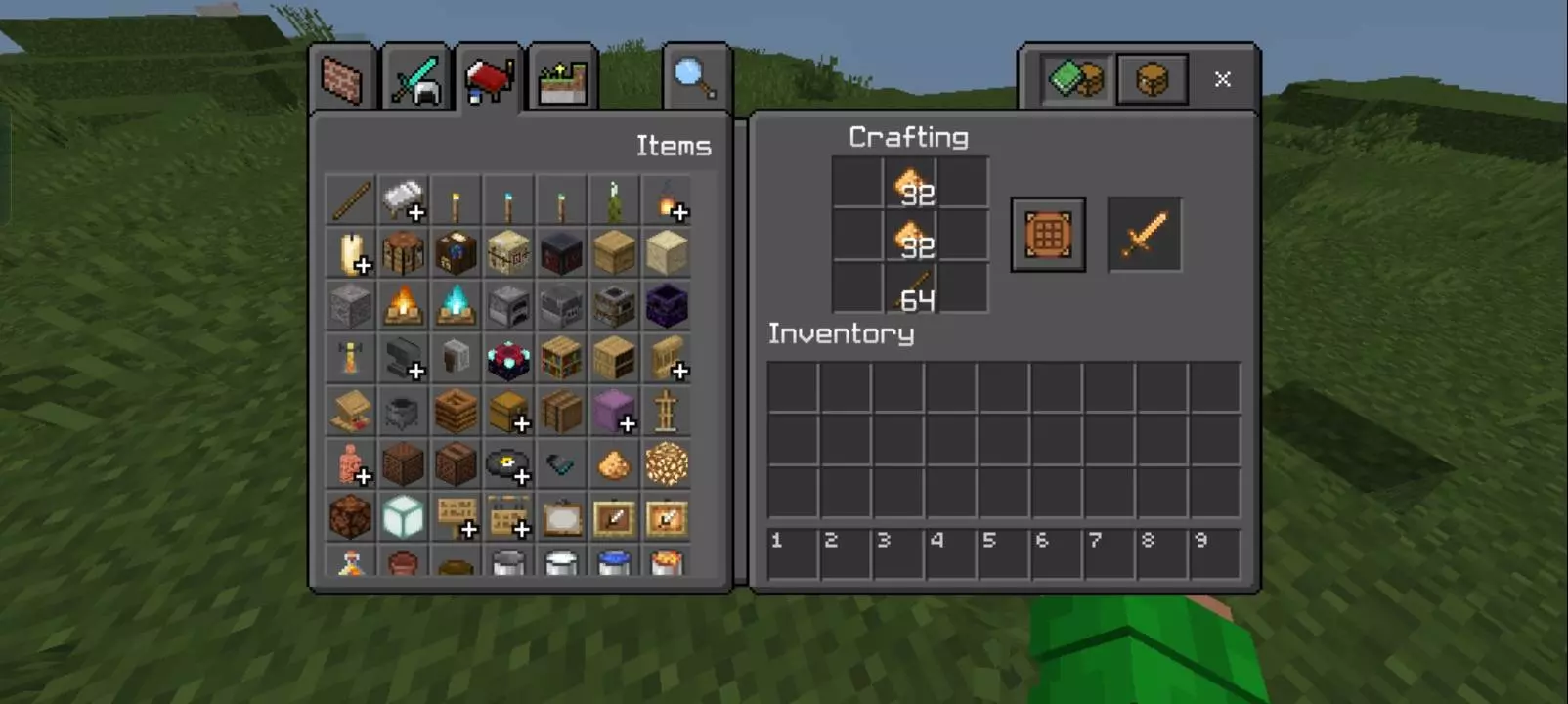The width and height of the screenshot is (1568, 704).
Task: Choose the campfire from the item list
Action: pos(403,306)
